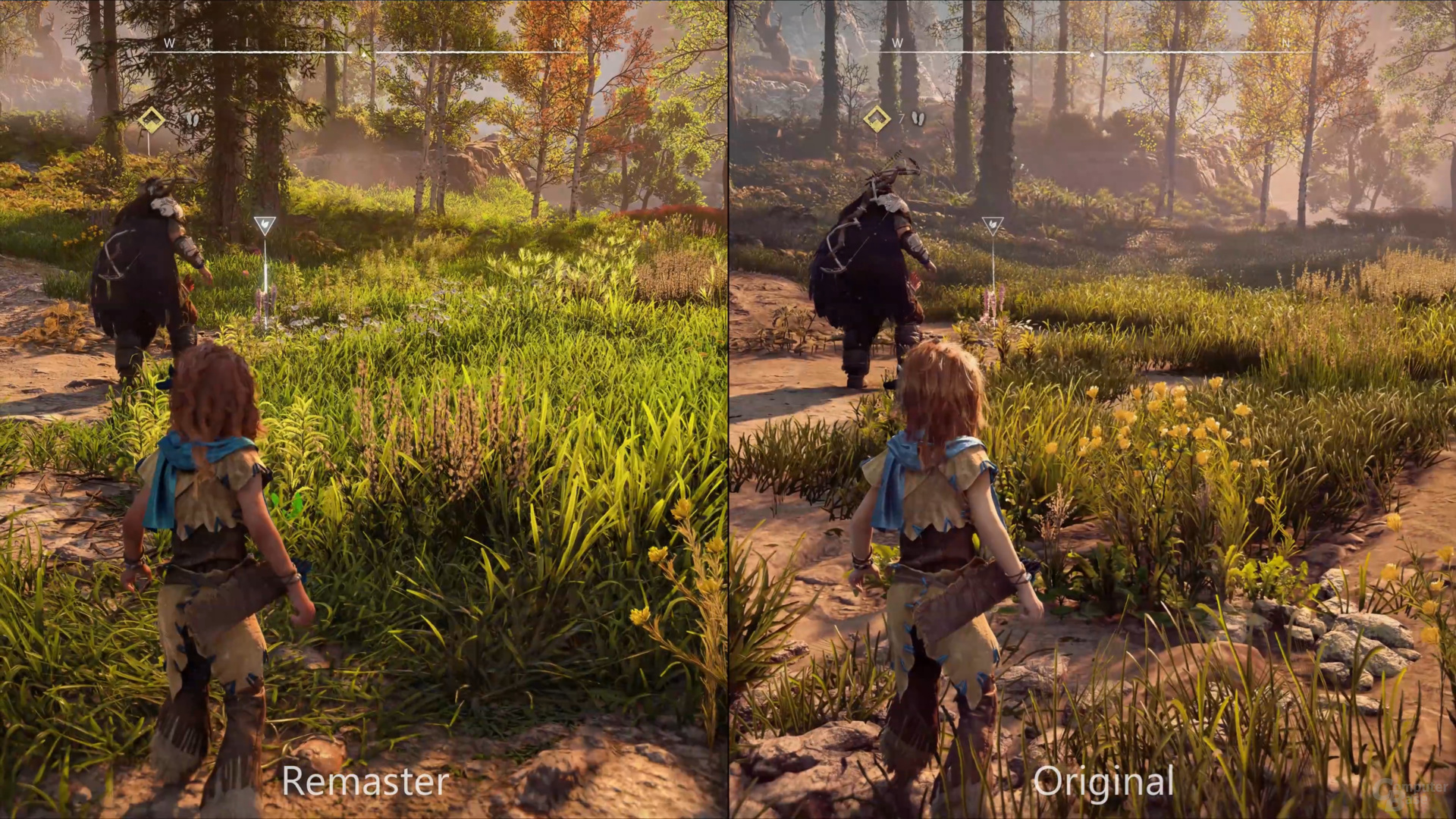Click the W heading letter on the Original compass
Image resolution: width=1456 pixels, height=819 pixels.
[899, 44]
